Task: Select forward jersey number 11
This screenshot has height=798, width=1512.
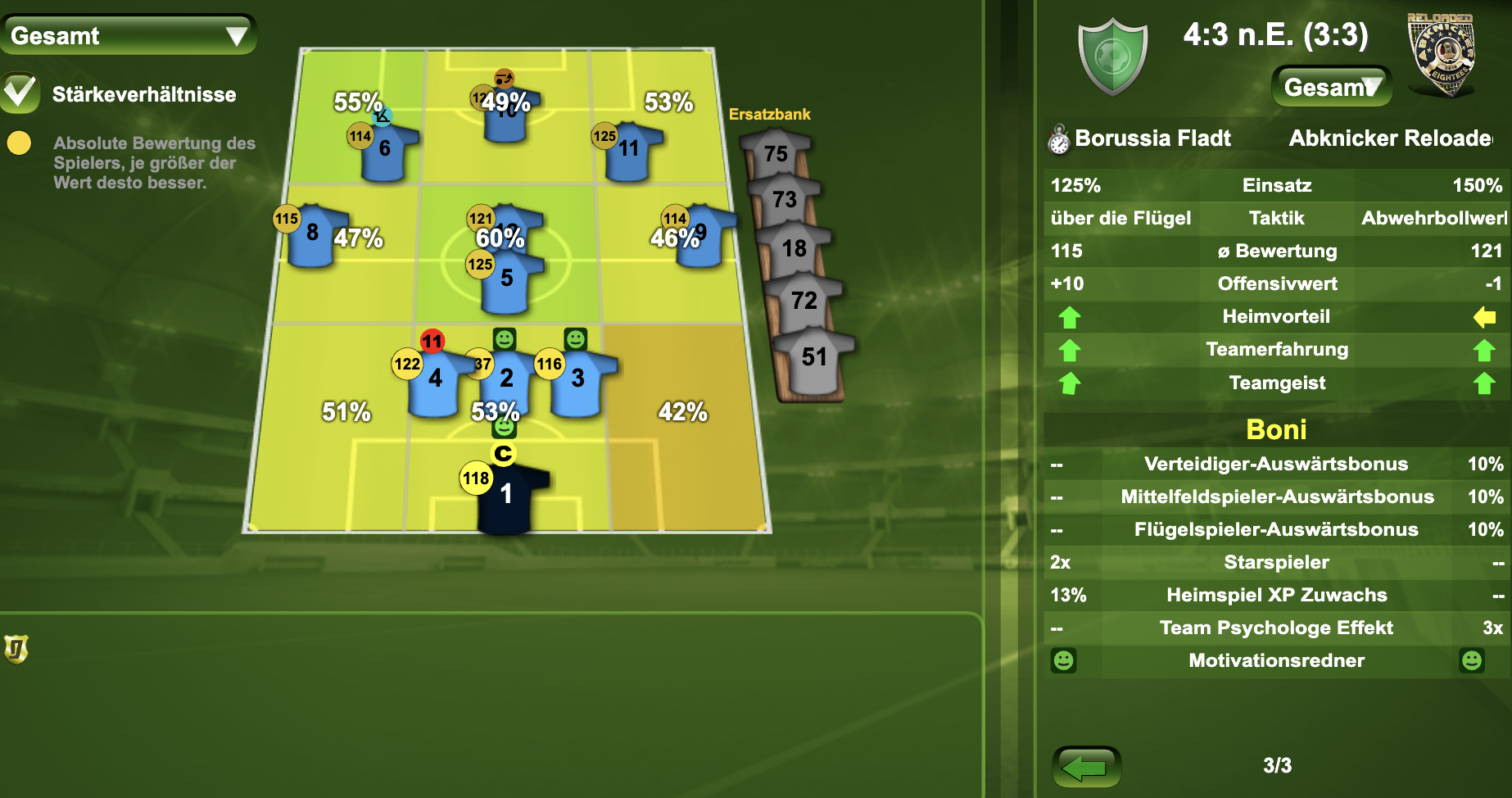Action: click(x=628, y=150)
